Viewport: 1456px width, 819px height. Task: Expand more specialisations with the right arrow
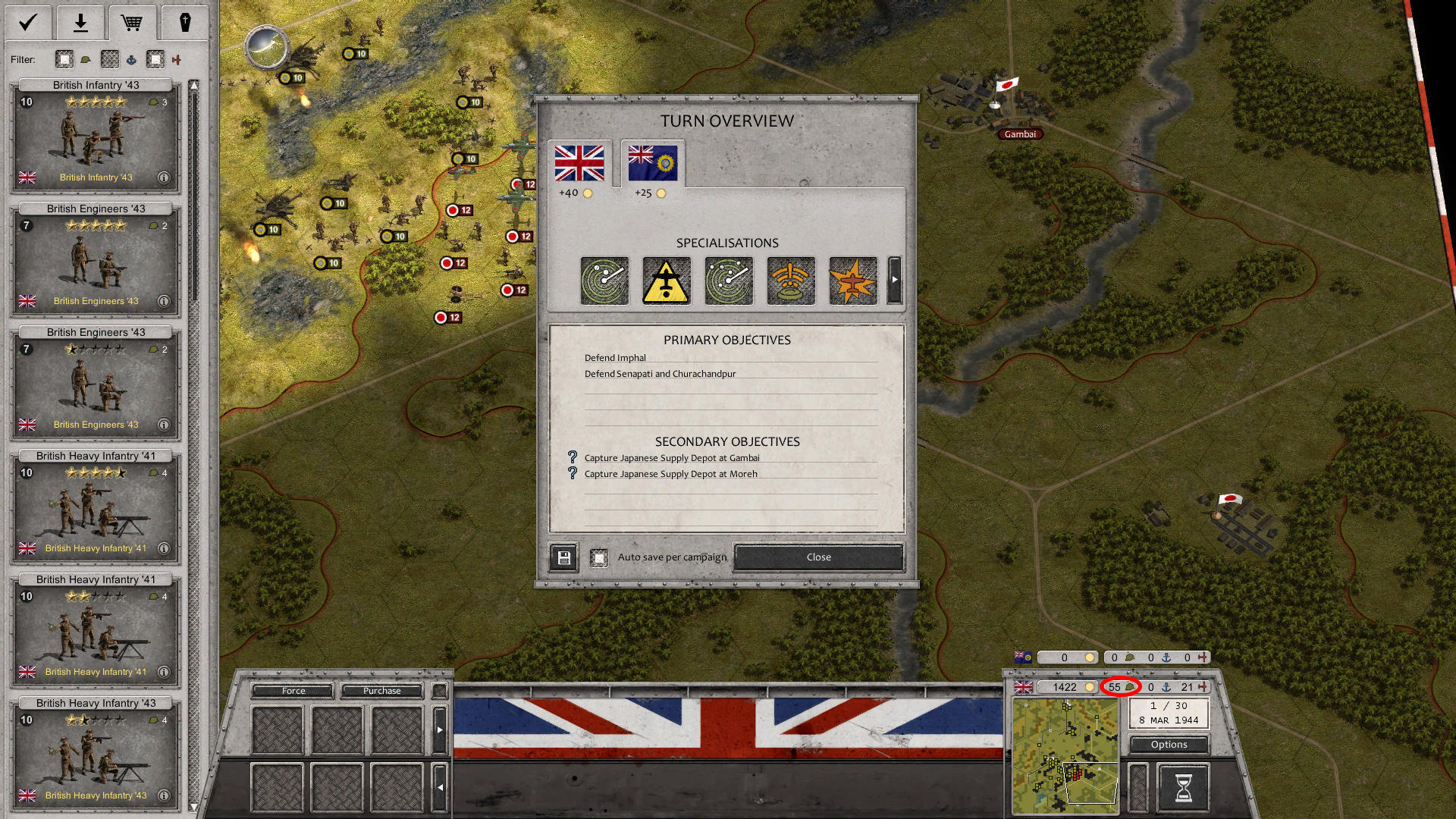point(895,280)
